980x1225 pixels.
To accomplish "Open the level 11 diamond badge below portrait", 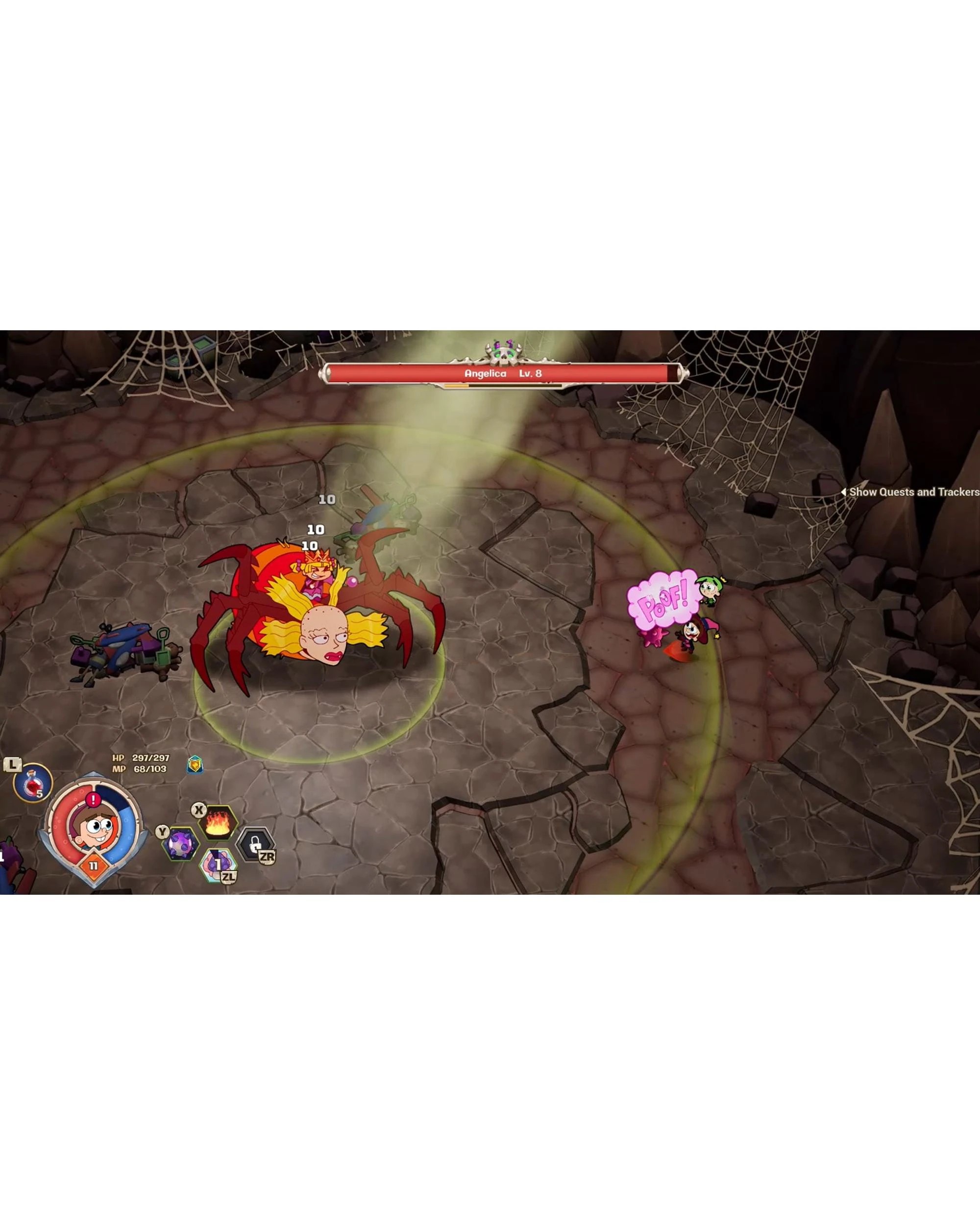I will tap(93, 865).
